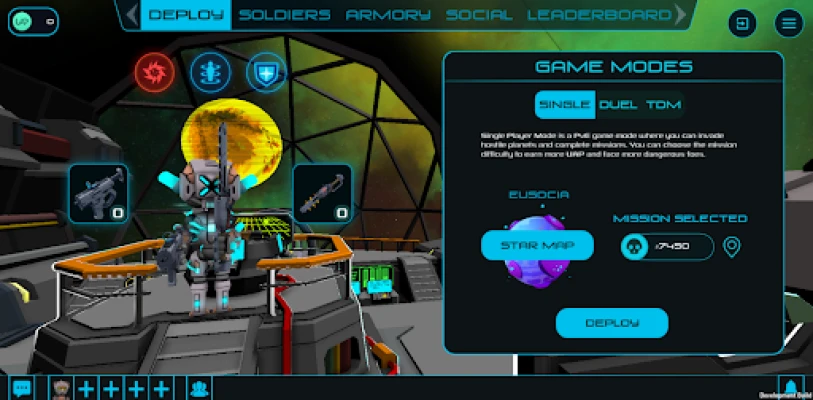The image size is (813, 400).
Task: Click the mission location pin icon
Action: tap(732, 247)
